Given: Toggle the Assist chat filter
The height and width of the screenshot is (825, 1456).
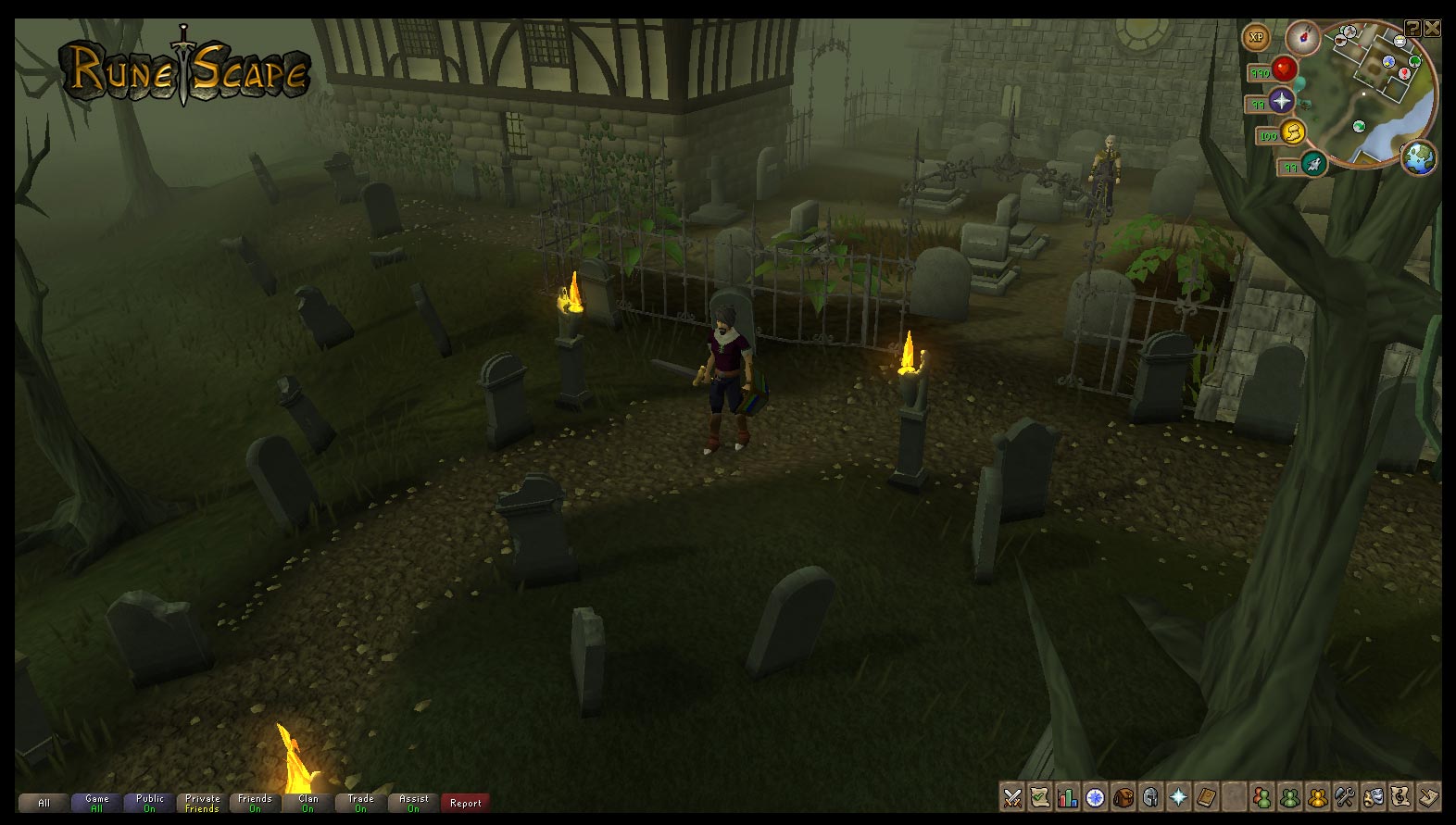Looking at the screenshot, I should pyautogui.click(x=413, y=803).
